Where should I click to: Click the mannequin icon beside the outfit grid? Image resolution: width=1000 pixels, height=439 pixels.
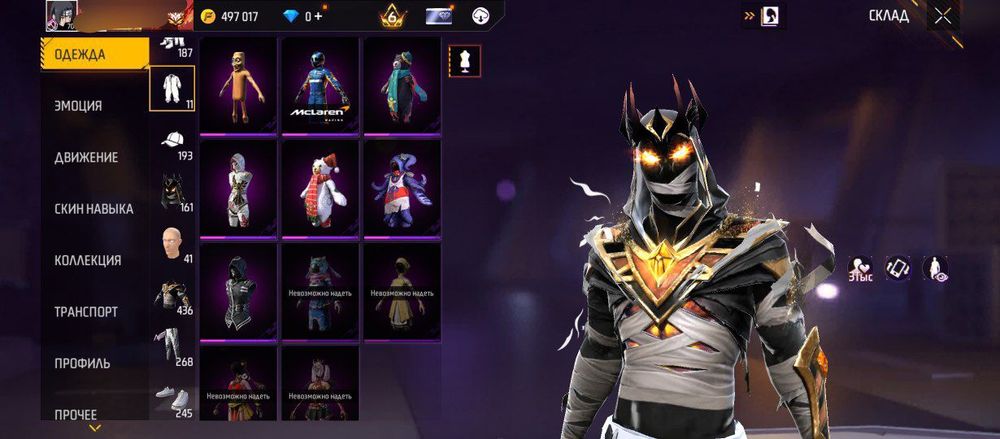(x=465, y=59)
